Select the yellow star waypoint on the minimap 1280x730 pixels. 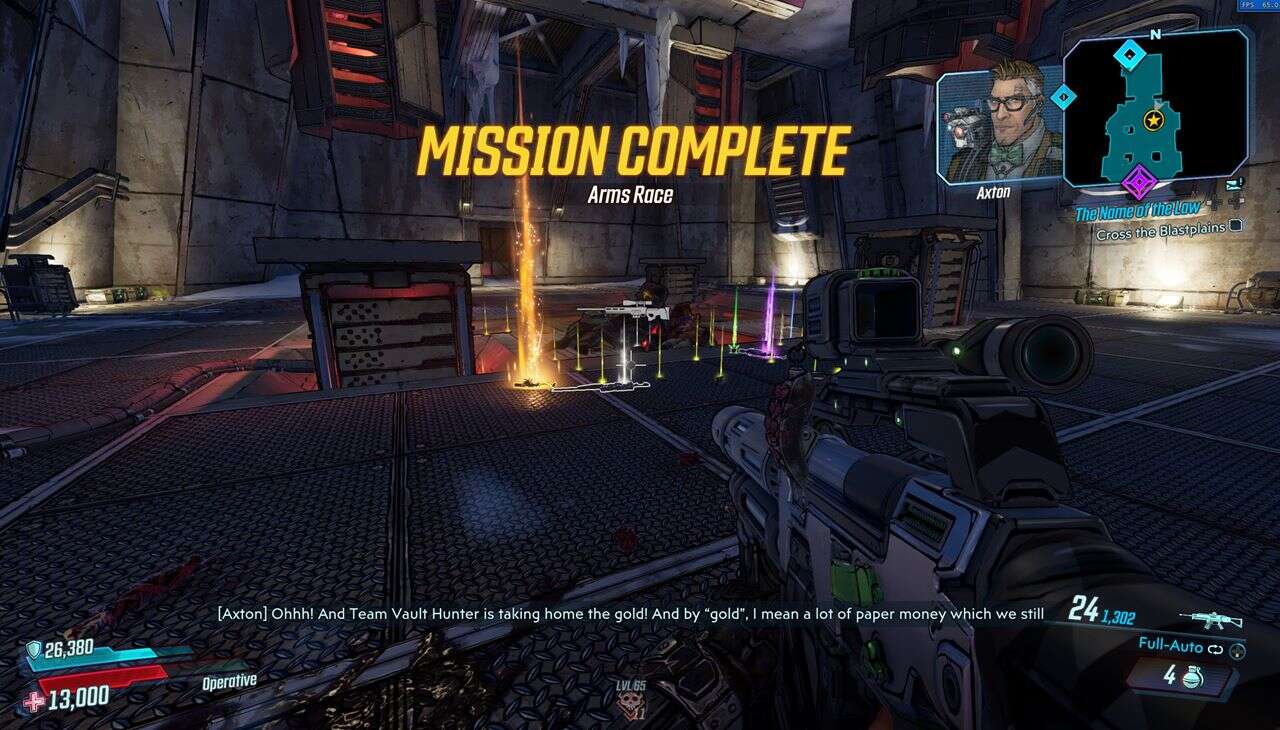pyautogui.click(x=1152, y=121)
